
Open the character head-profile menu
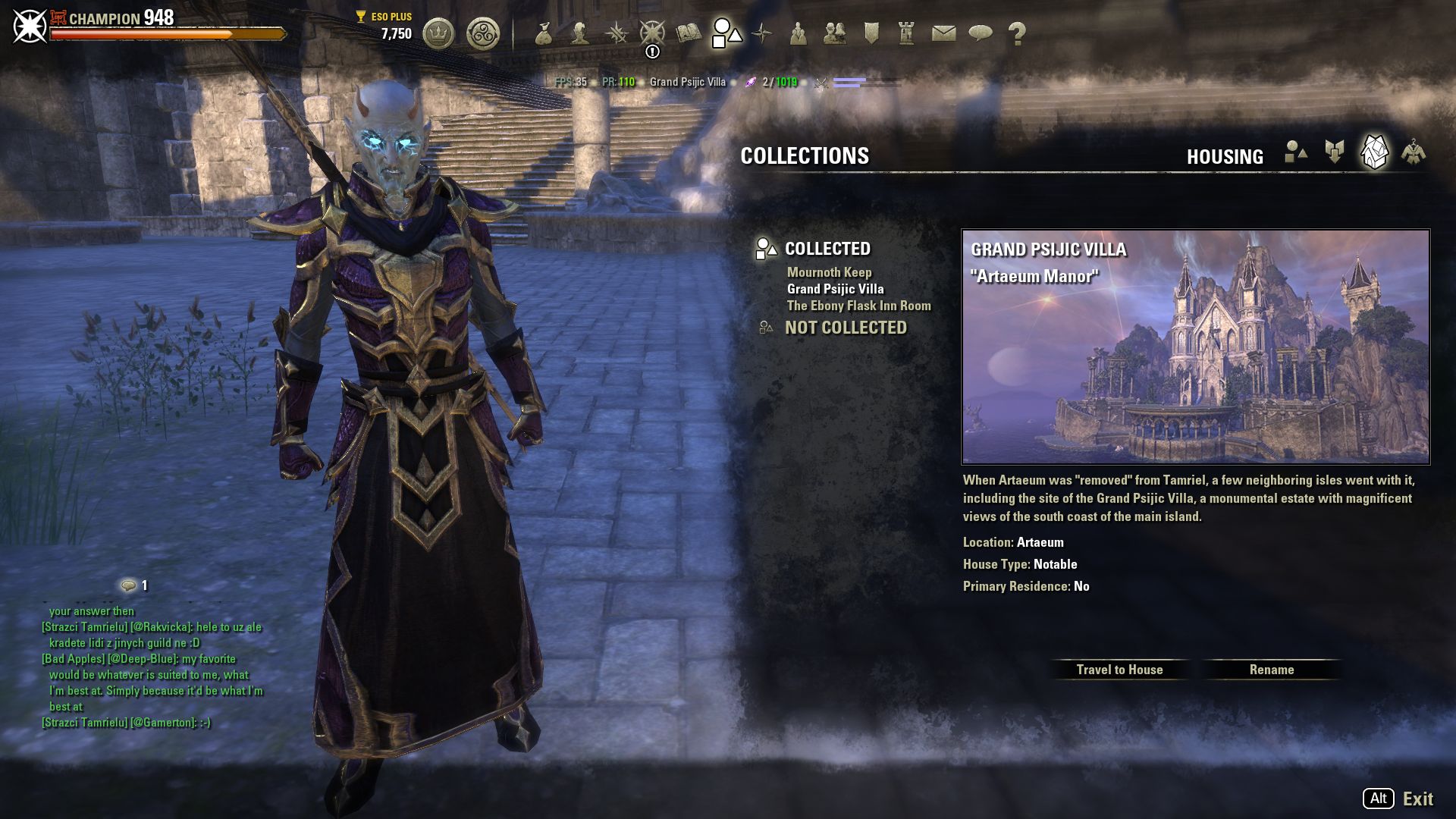580,33
